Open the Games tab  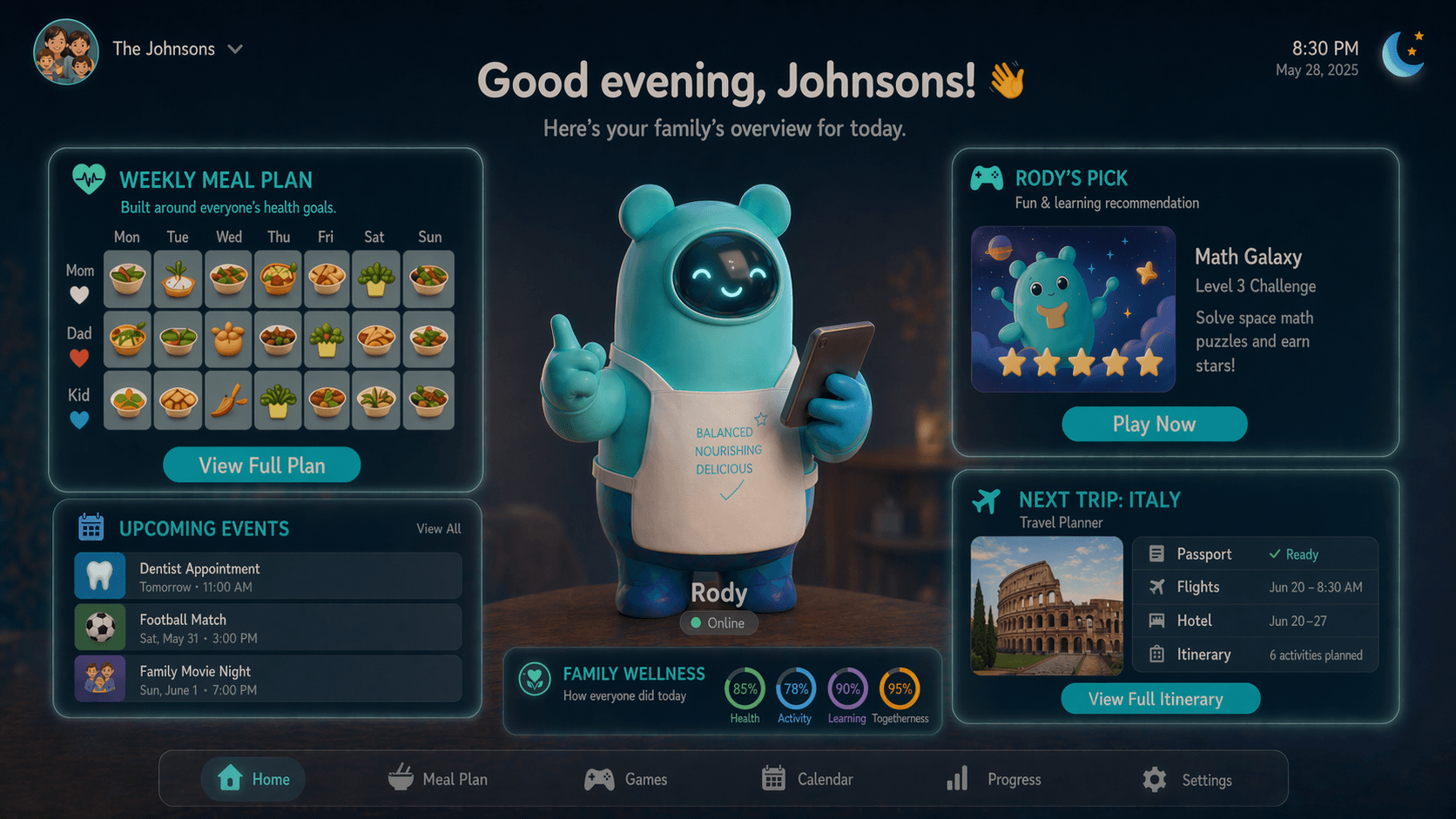pos(626,779)
